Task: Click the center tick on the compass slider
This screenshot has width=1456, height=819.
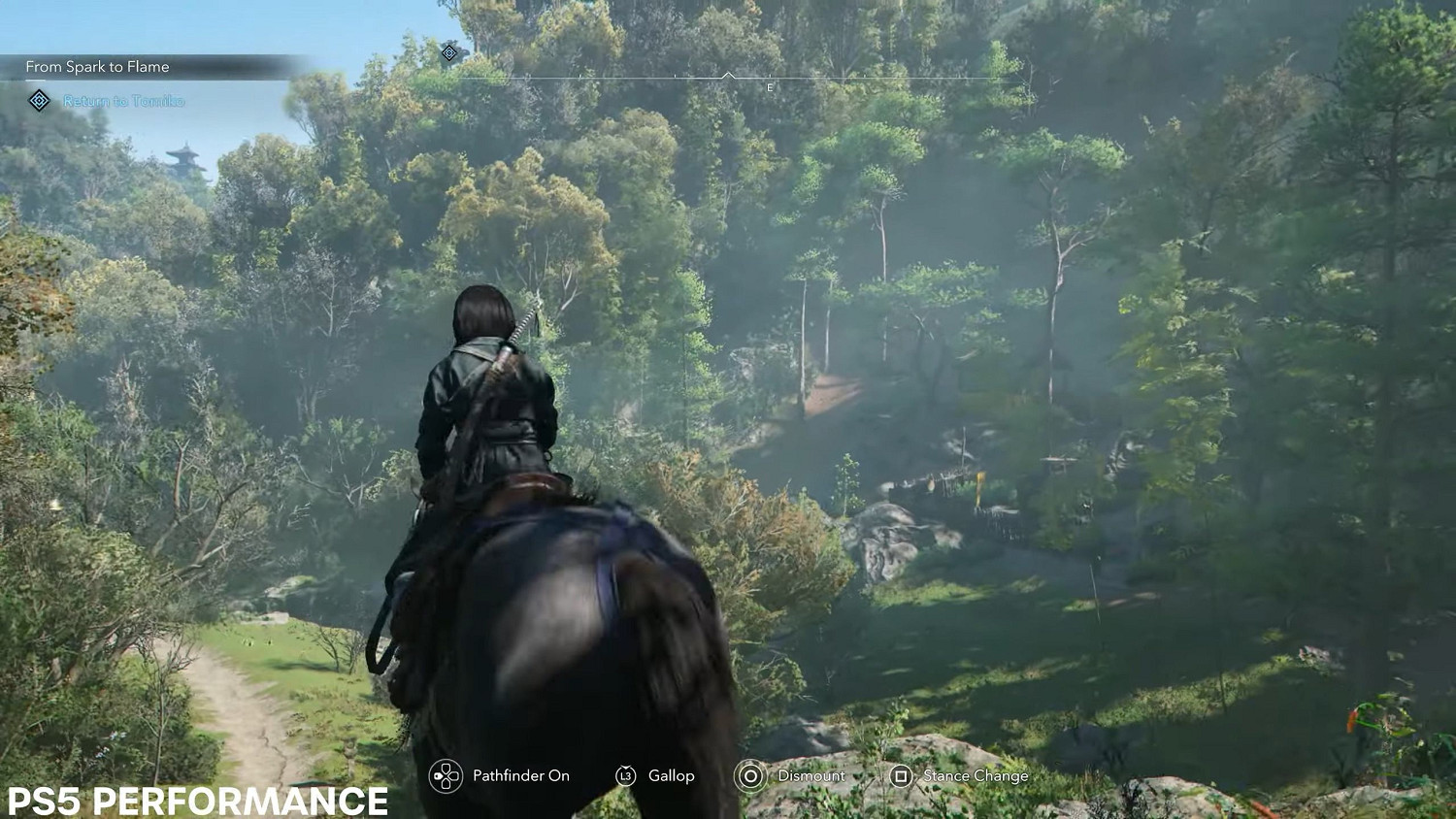Action: point(726,72)
